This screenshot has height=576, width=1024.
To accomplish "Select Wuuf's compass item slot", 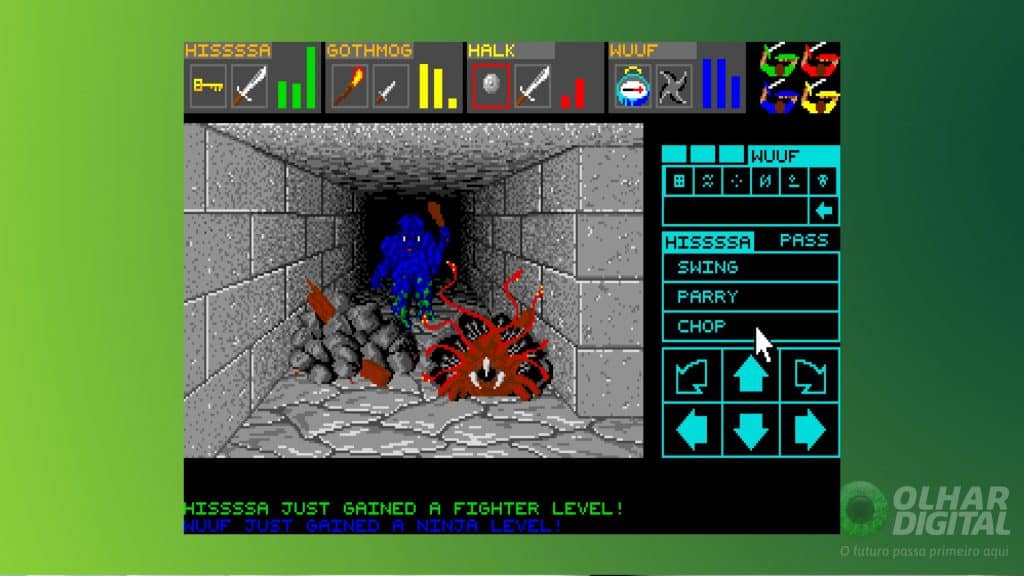I will 632,86.
